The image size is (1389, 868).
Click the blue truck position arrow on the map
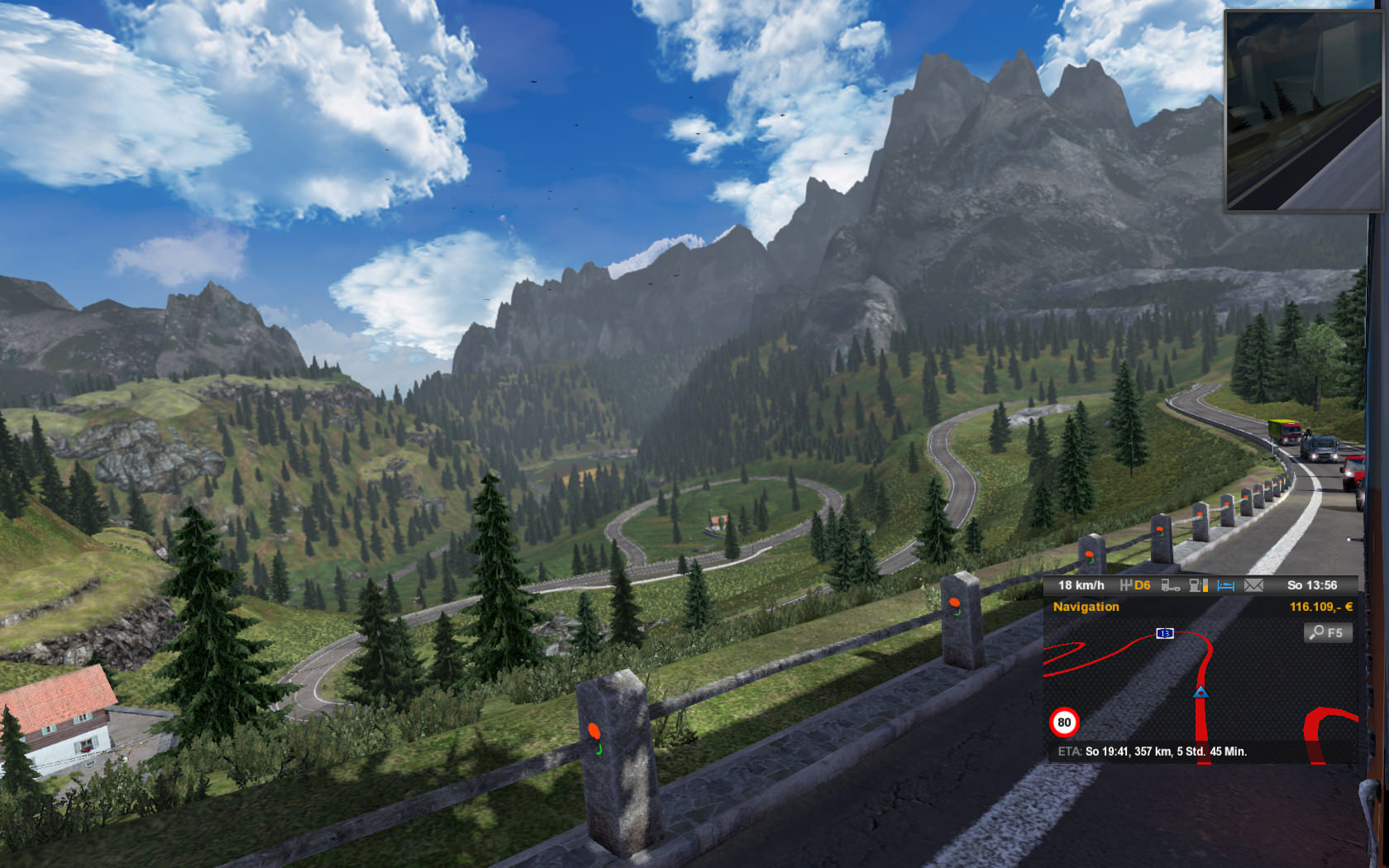1200,691
